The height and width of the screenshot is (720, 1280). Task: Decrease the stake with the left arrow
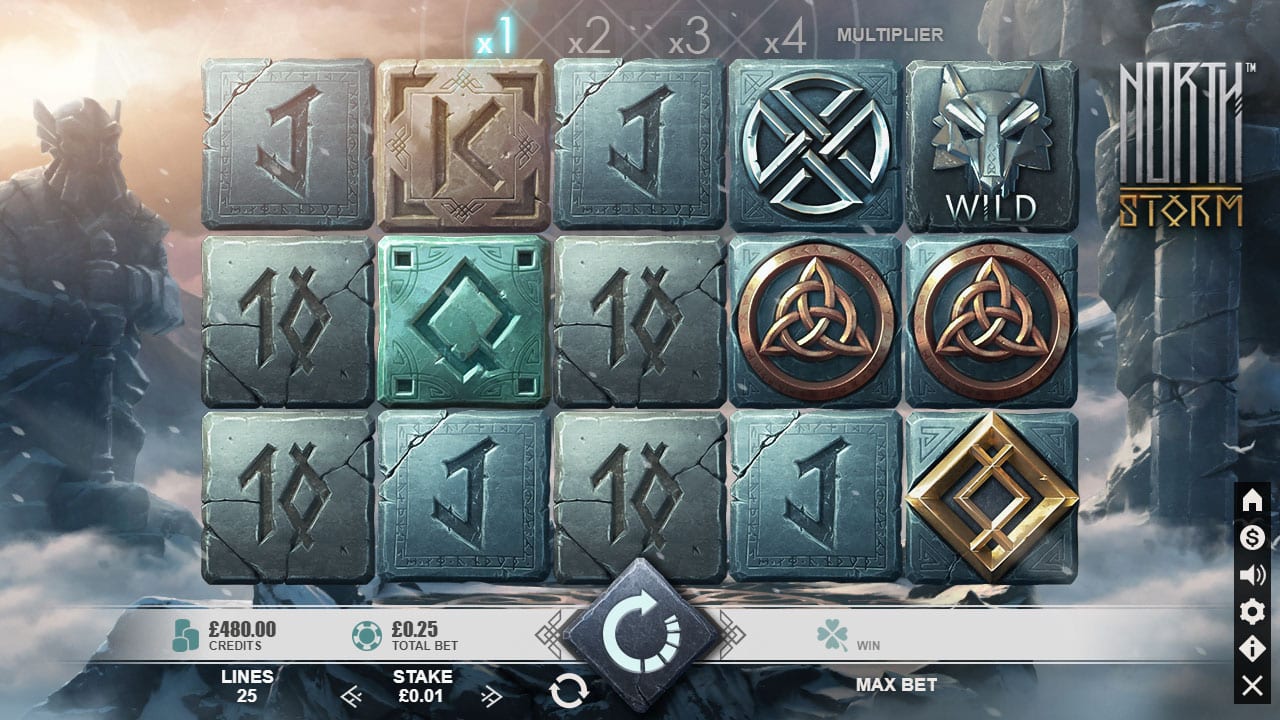pyautogui.click(x=350, y=696)
